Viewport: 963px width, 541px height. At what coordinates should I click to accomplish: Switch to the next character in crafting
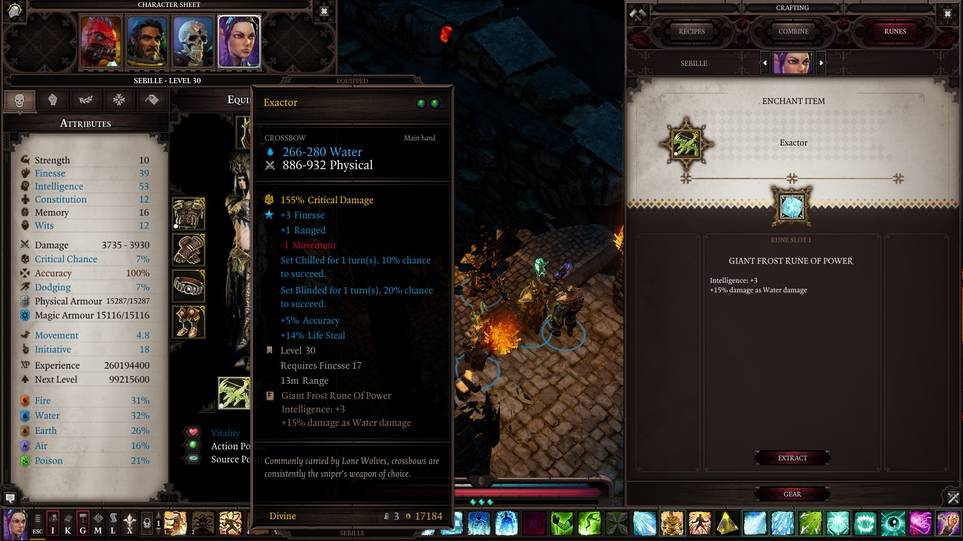(822, 63)
